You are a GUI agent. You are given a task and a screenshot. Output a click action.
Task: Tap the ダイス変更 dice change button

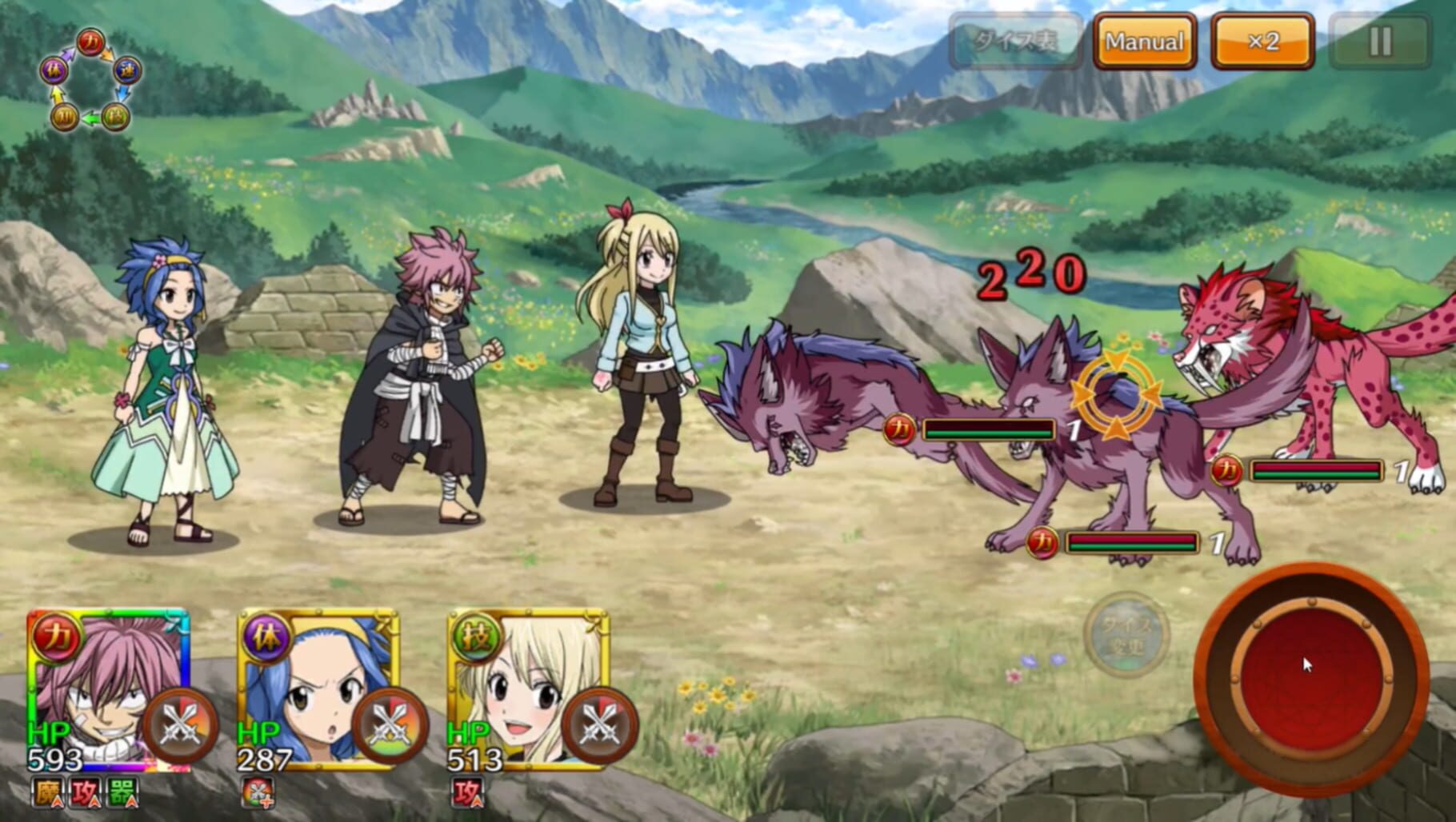1126,636
